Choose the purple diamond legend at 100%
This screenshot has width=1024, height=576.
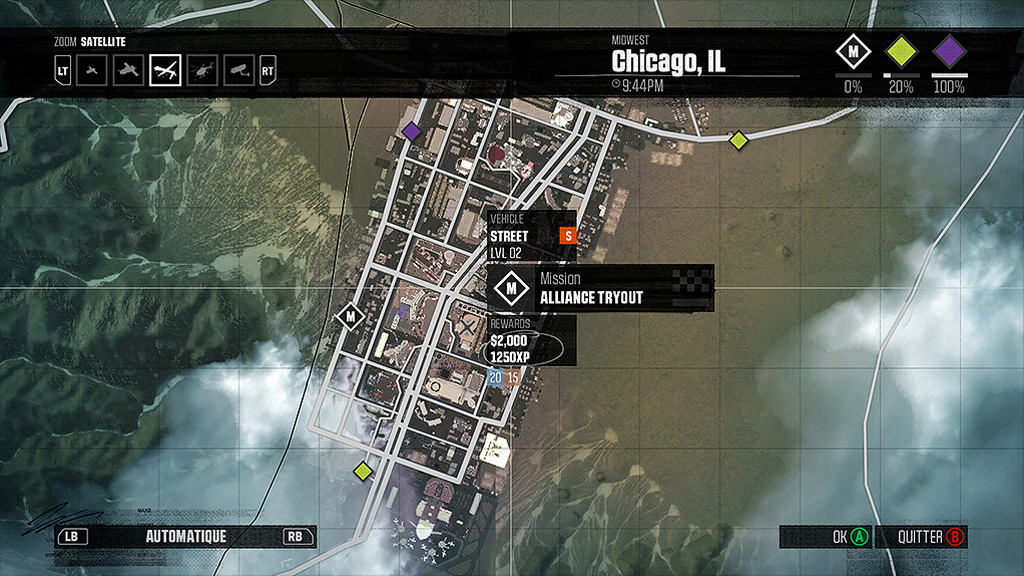(949, 51)
